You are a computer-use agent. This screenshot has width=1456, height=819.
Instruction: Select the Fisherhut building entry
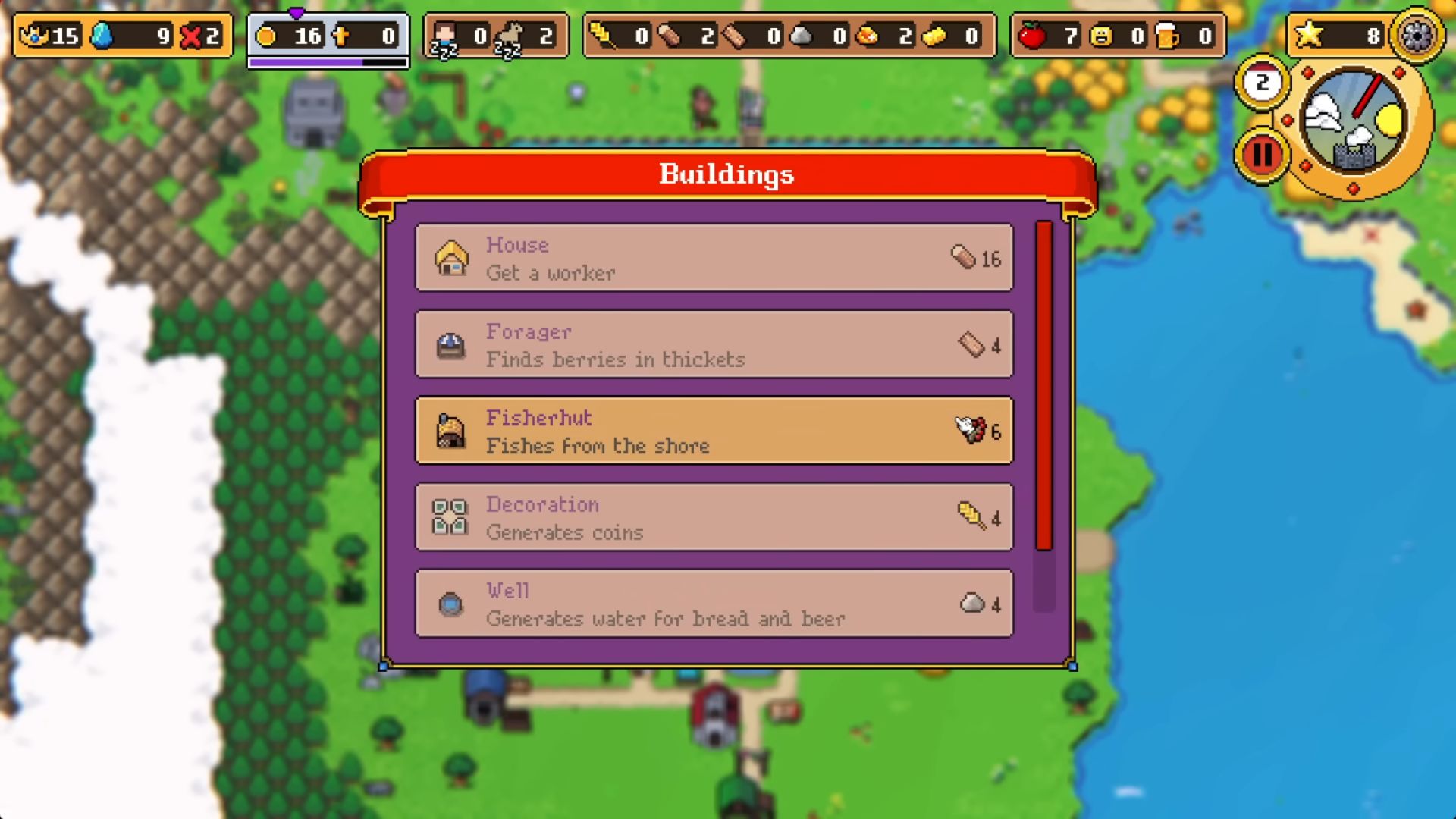coord(713,431)
